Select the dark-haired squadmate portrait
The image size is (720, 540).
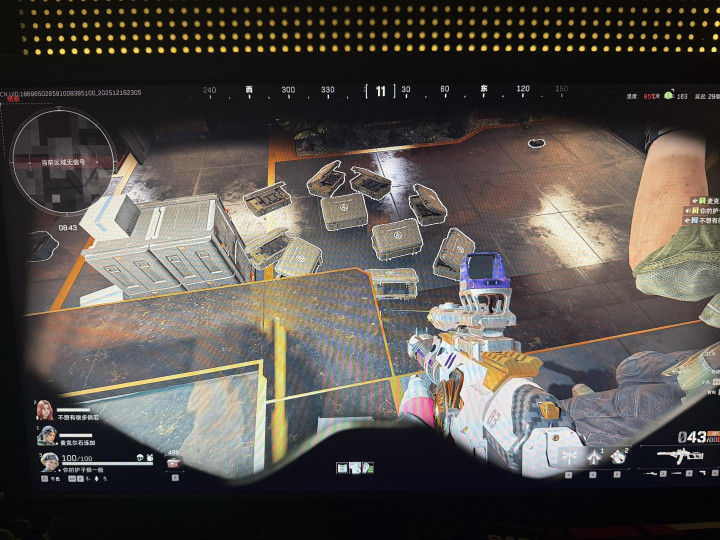coord(47,435)
